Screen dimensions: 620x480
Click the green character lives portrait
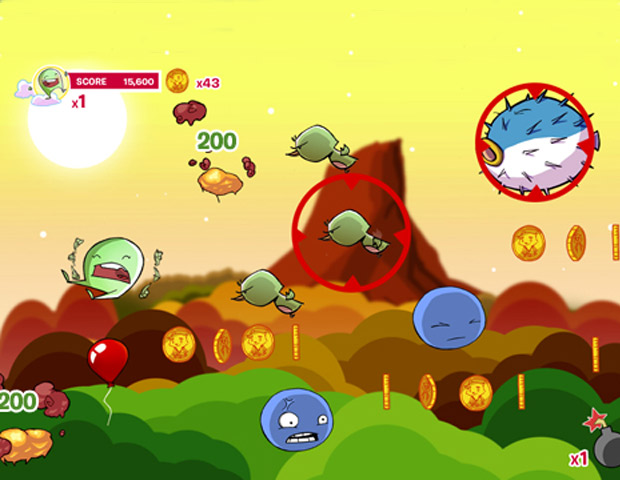pyautogui.click(x=48, y=84)
